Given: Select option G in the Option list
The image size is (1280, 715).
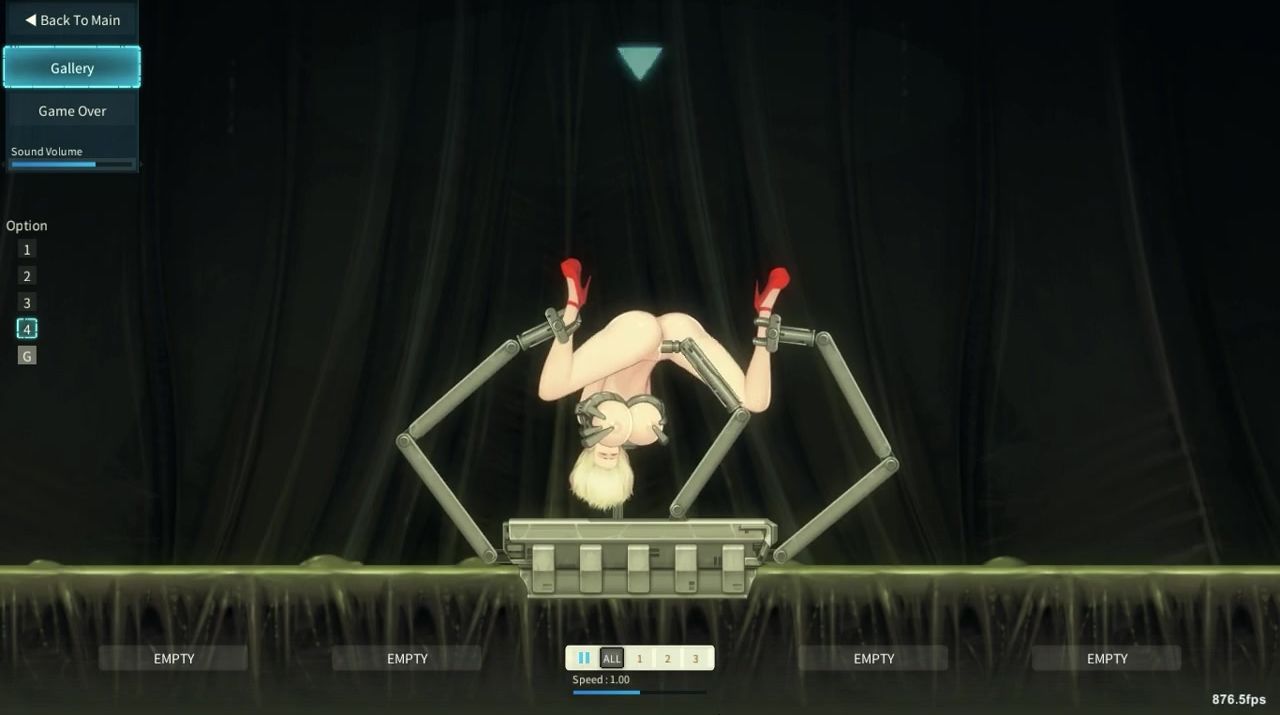Looking at the screenshot, I should pyautogui.click(x=27, y=356).
